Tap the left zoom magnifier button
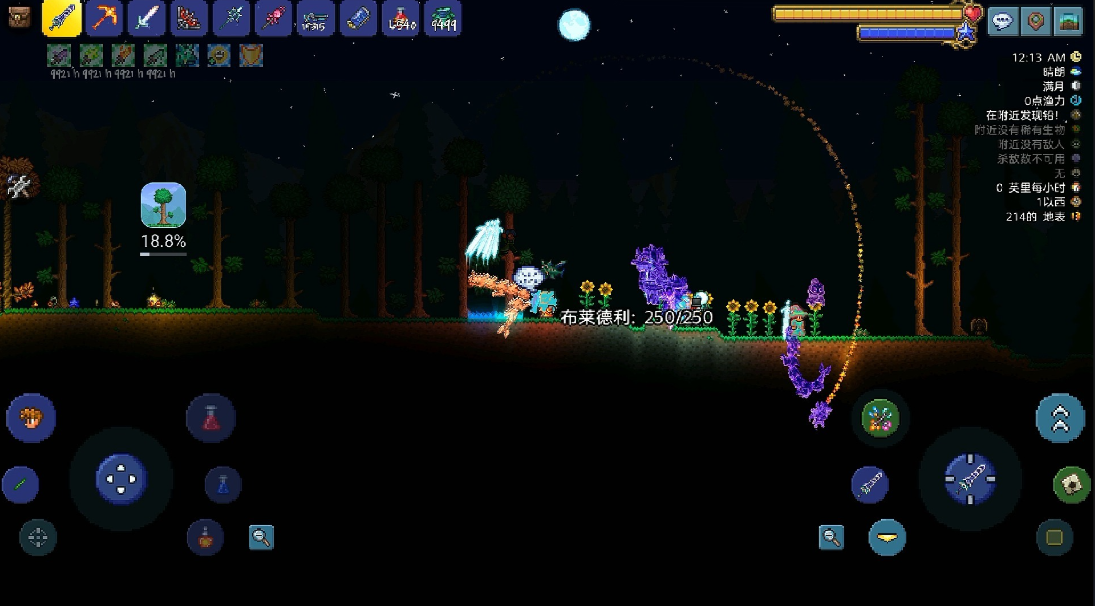Viewport: 1095px width, 606px height. pos(262,537)
